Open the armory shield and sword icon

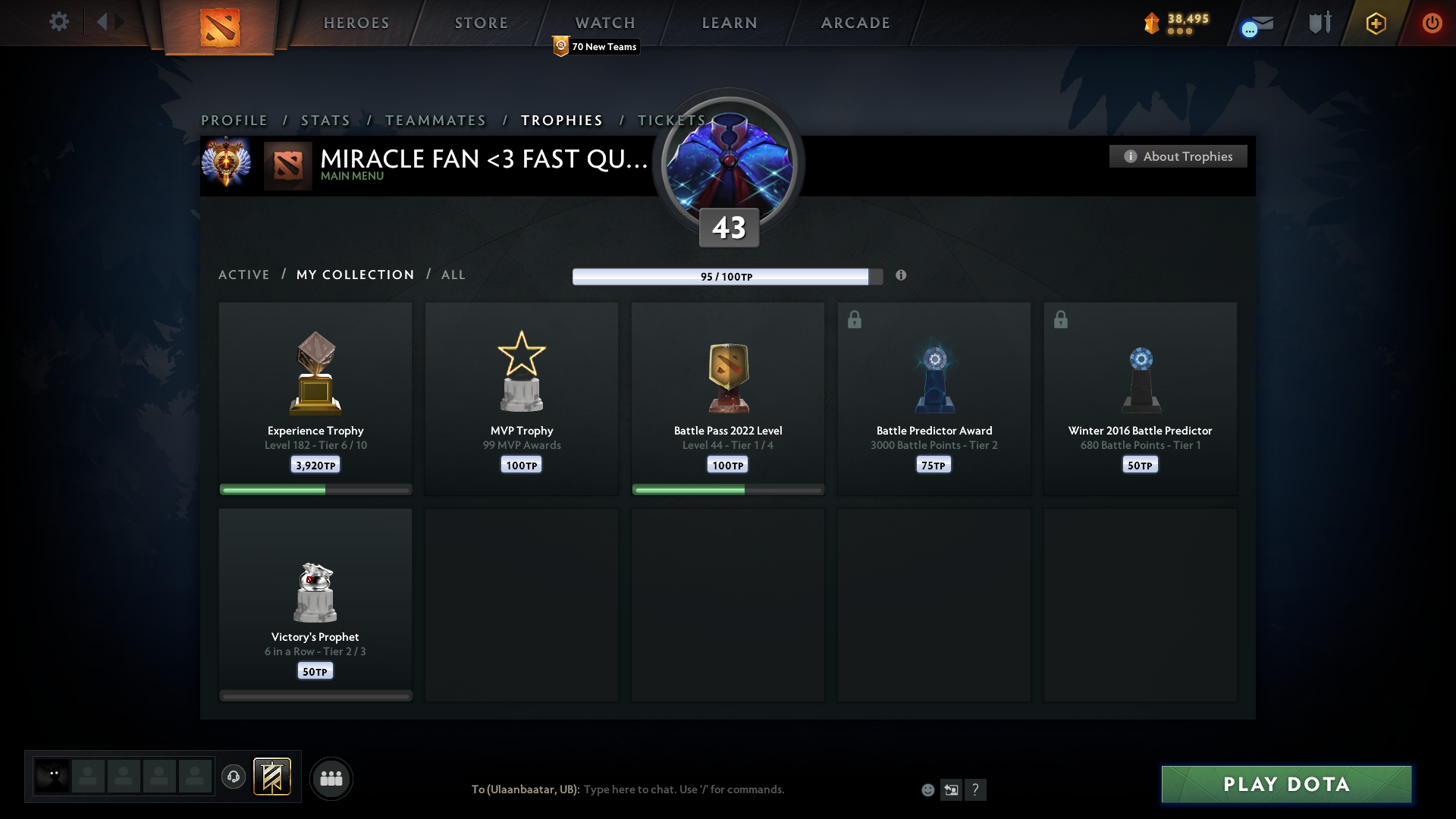tap(1319, 23)
